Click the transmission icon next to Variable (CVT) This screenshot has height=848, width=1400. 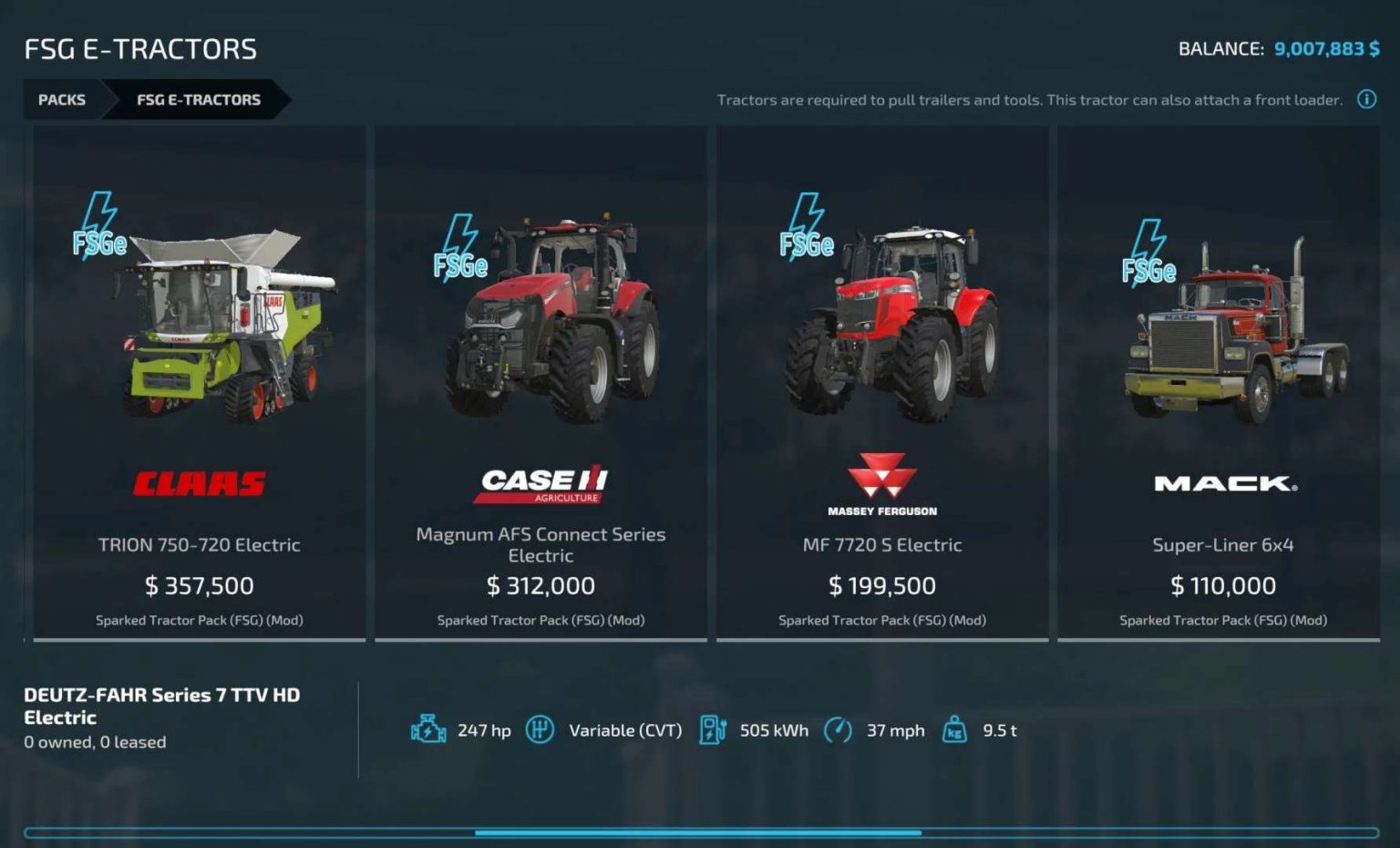coord(540,729)
